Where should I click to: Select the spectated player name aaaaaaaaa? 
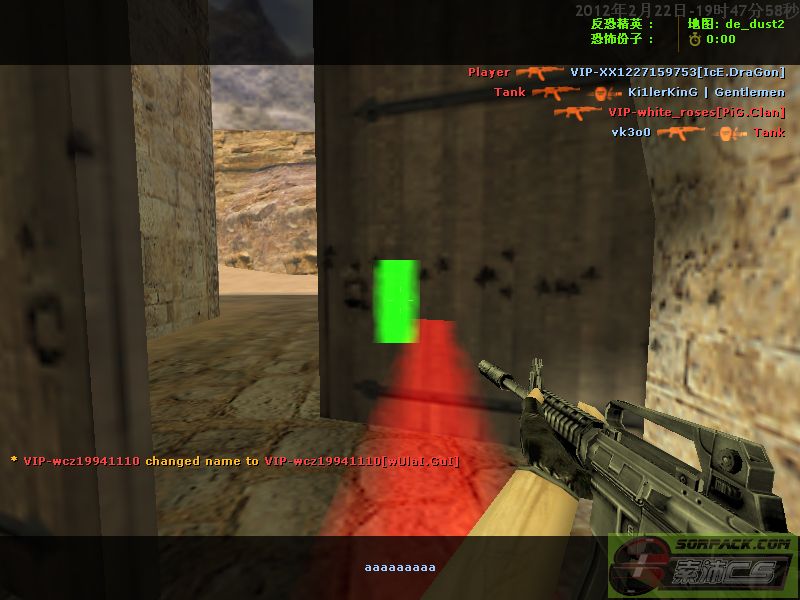point(400,567)
